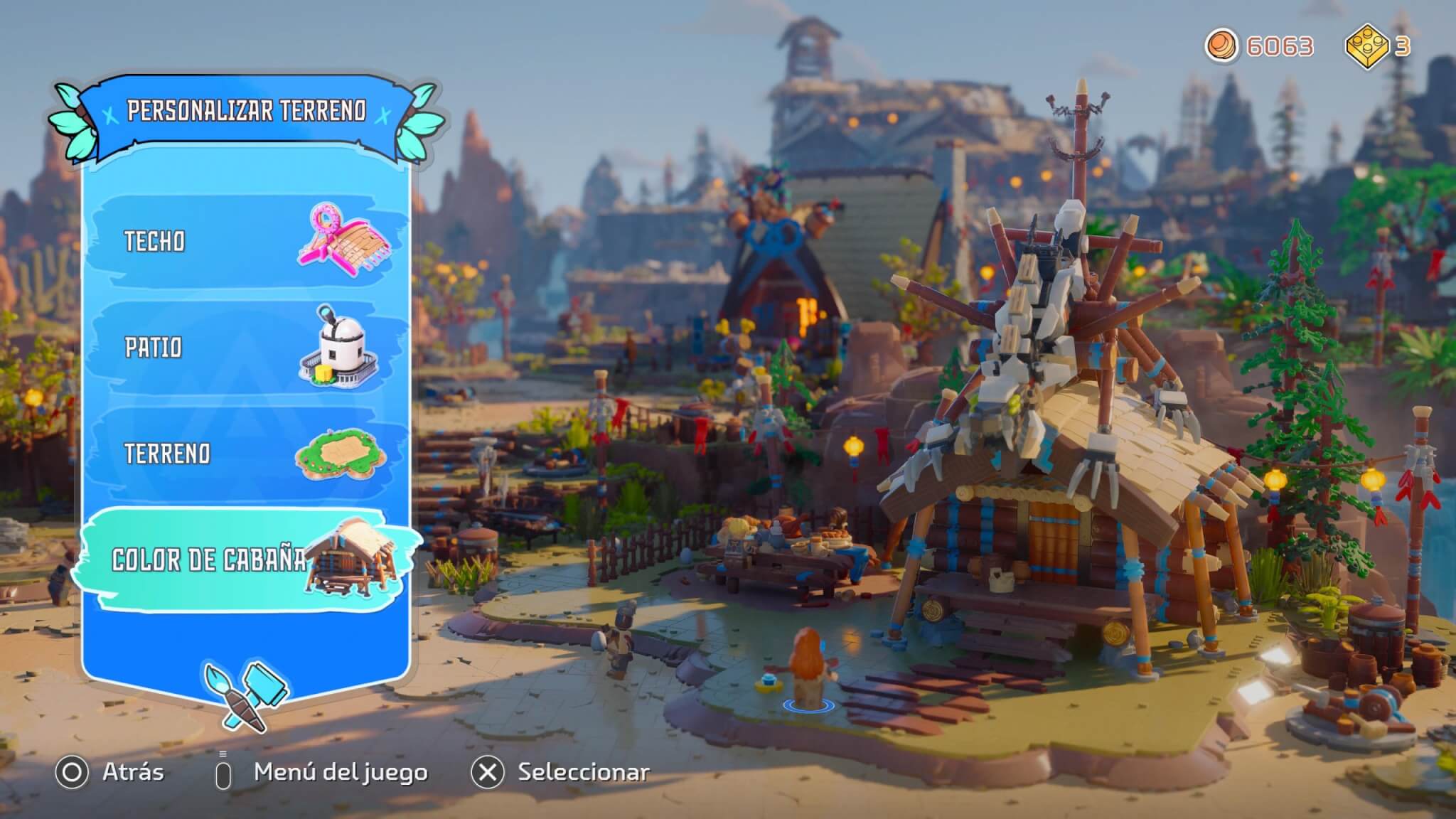
Task: Choose the Terreno menu entry
Action: coord(245,454)
